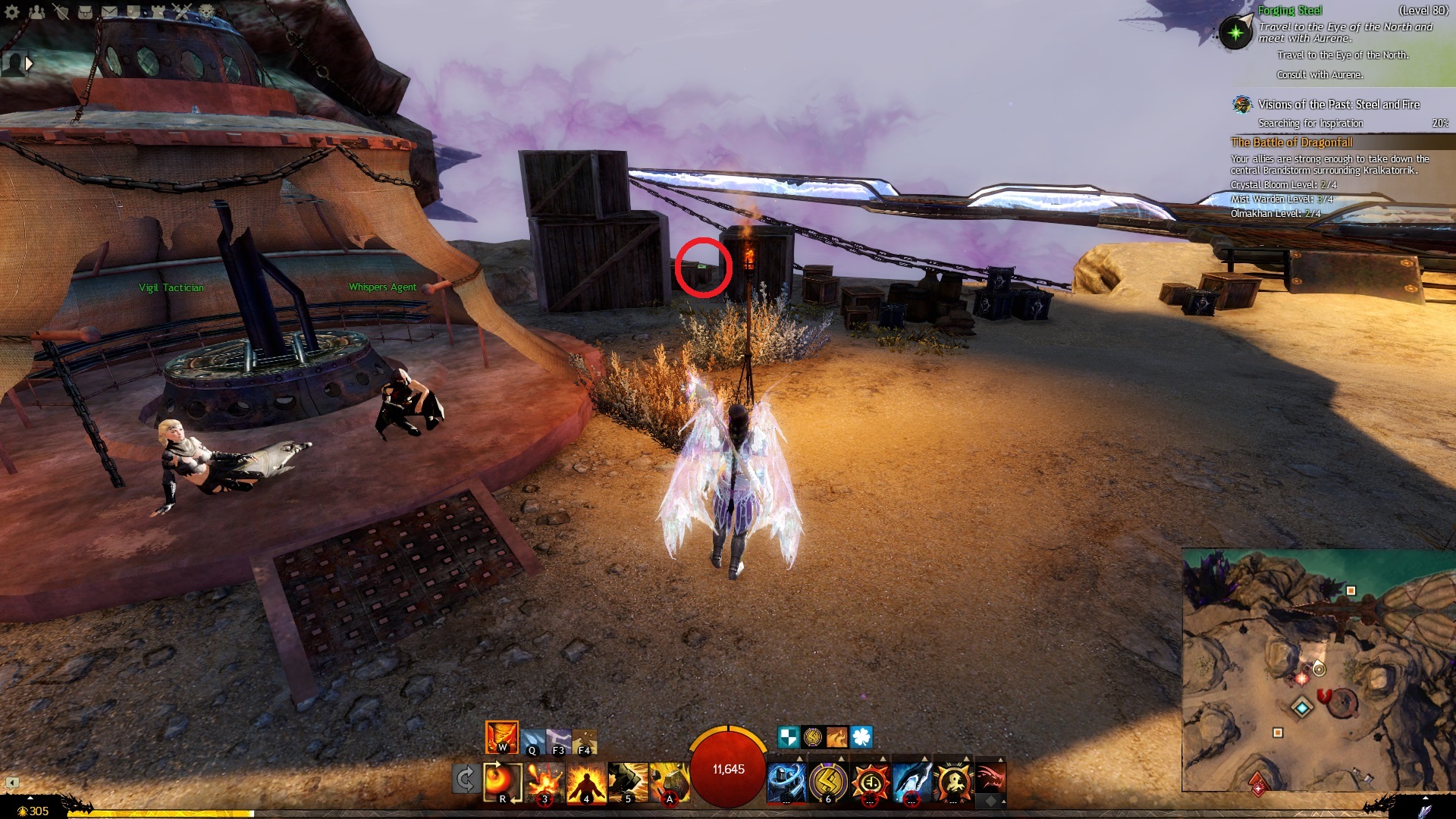This screenshot has height=819, width=1456.
Task: Select the four-leaf clover boon icon
Action: click(861, 736)
